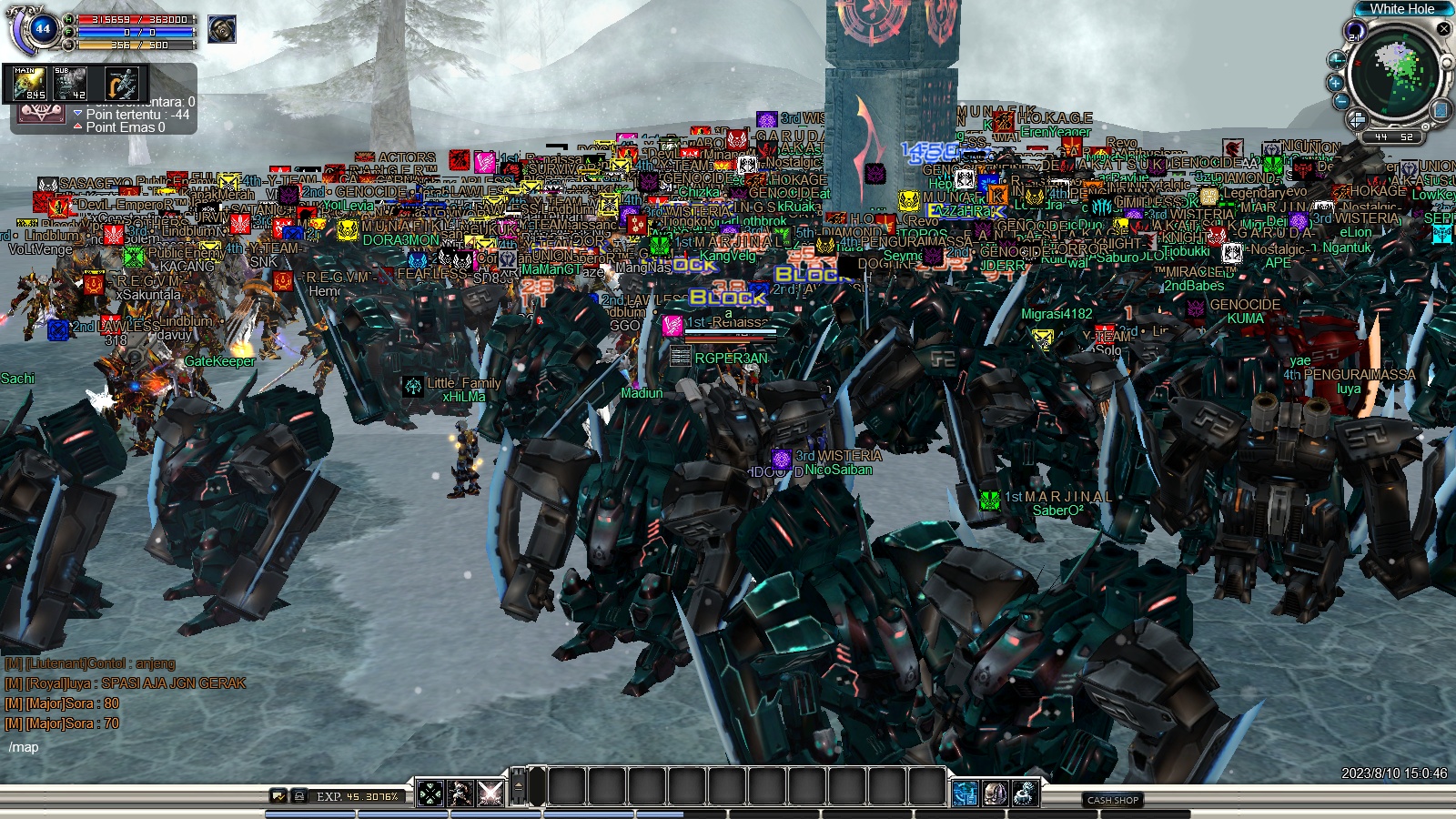Click the helmeted face buff icon
Screen dimensions: 1456x819
click(x=221, y=29)
